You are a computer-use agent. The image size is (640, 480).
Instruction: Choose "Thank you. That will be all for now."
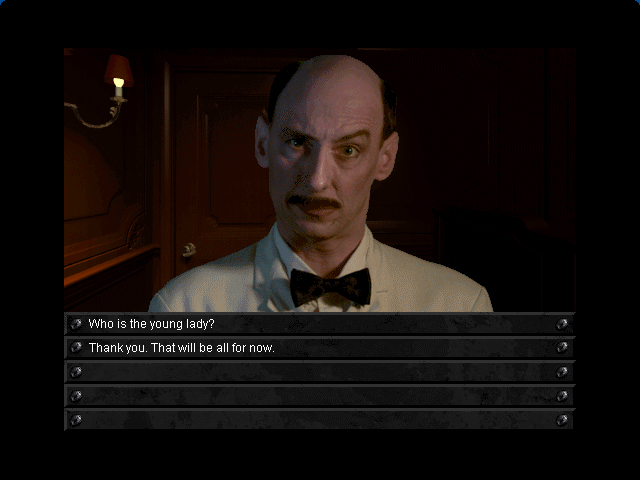(x=182, y=348)
